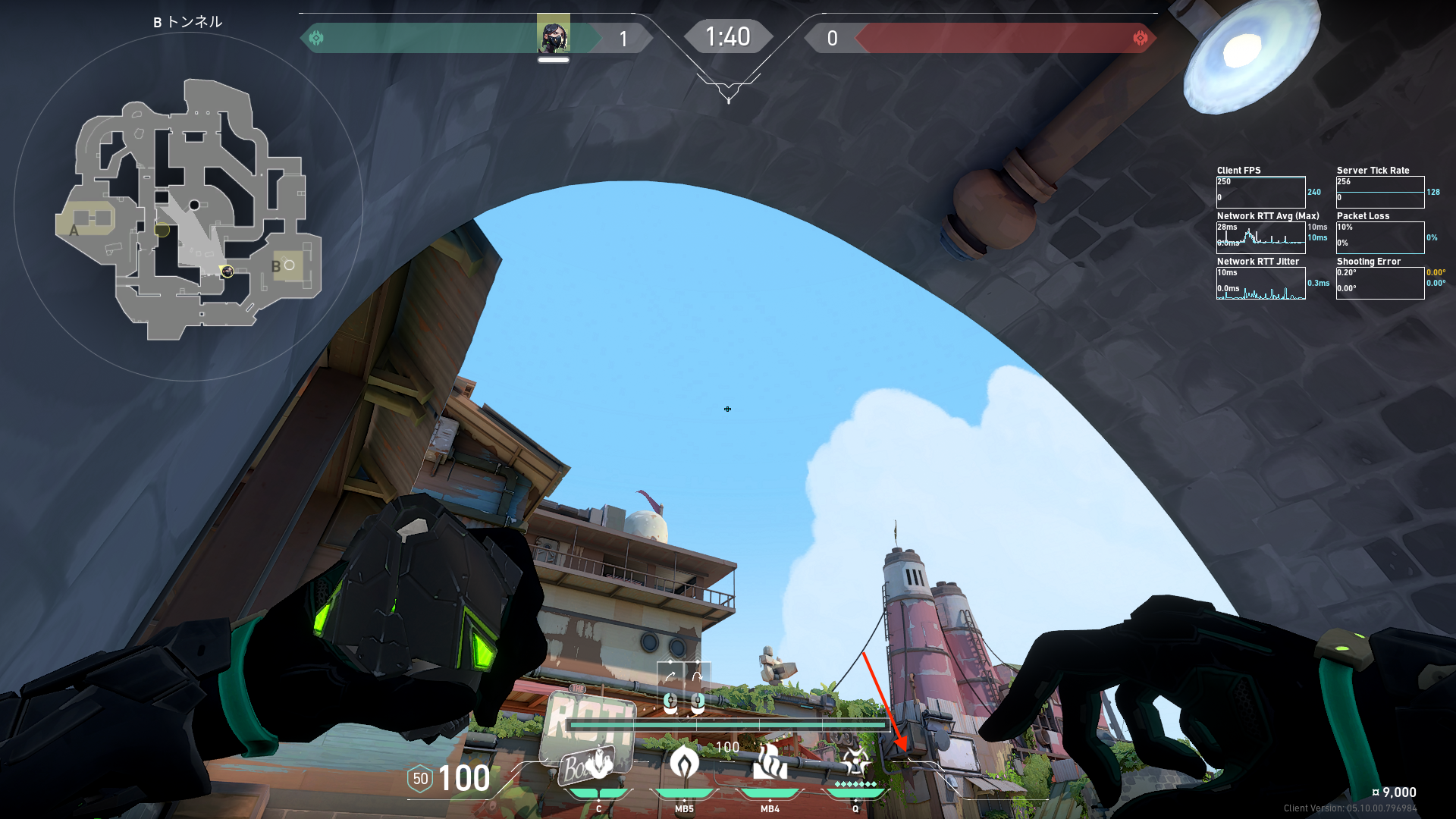Click the circular minimap
The height and width of the screenshot is (819, 1456).
point(188,206)
